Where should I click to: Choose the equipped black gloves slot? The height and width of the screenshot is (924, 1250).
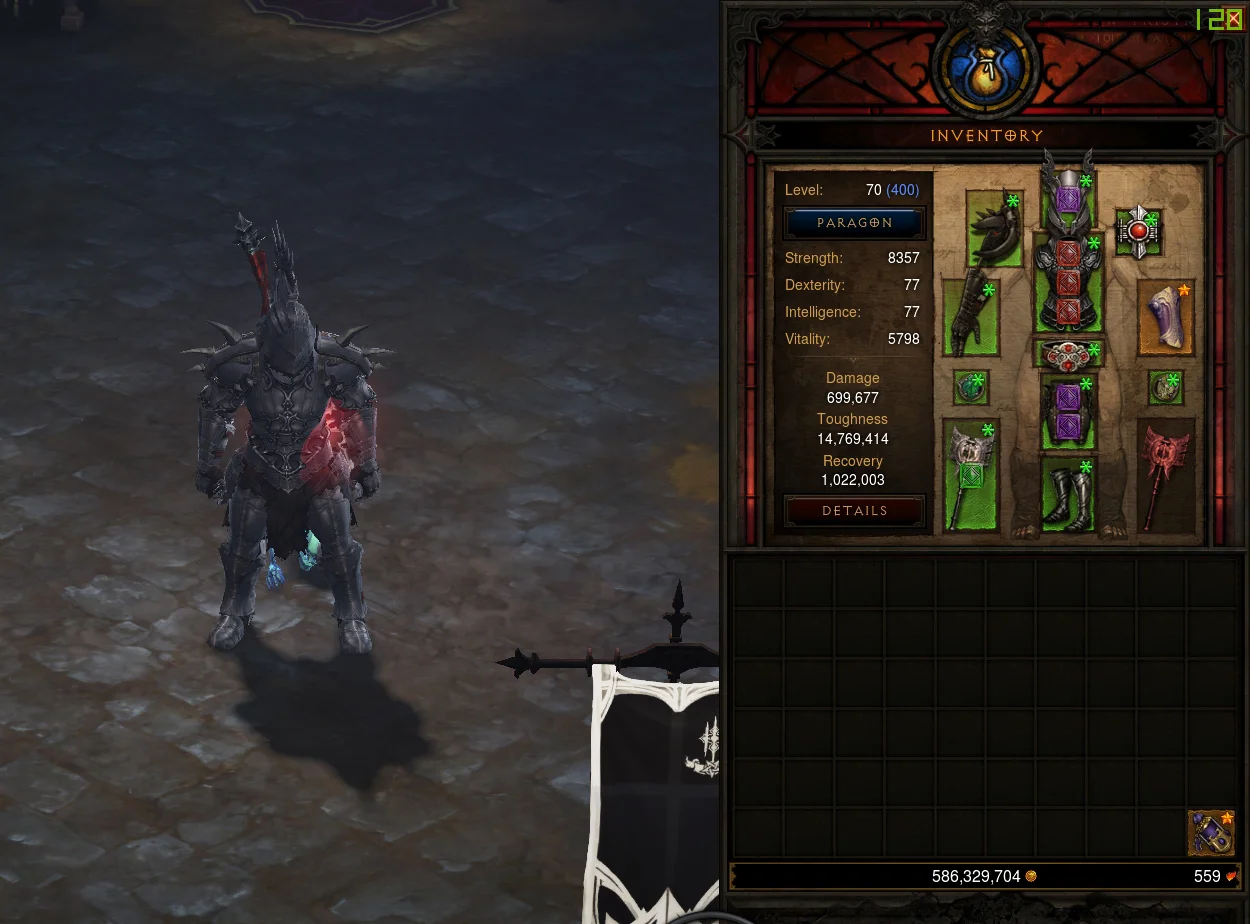pyautogui.click(x=971, y=318)
